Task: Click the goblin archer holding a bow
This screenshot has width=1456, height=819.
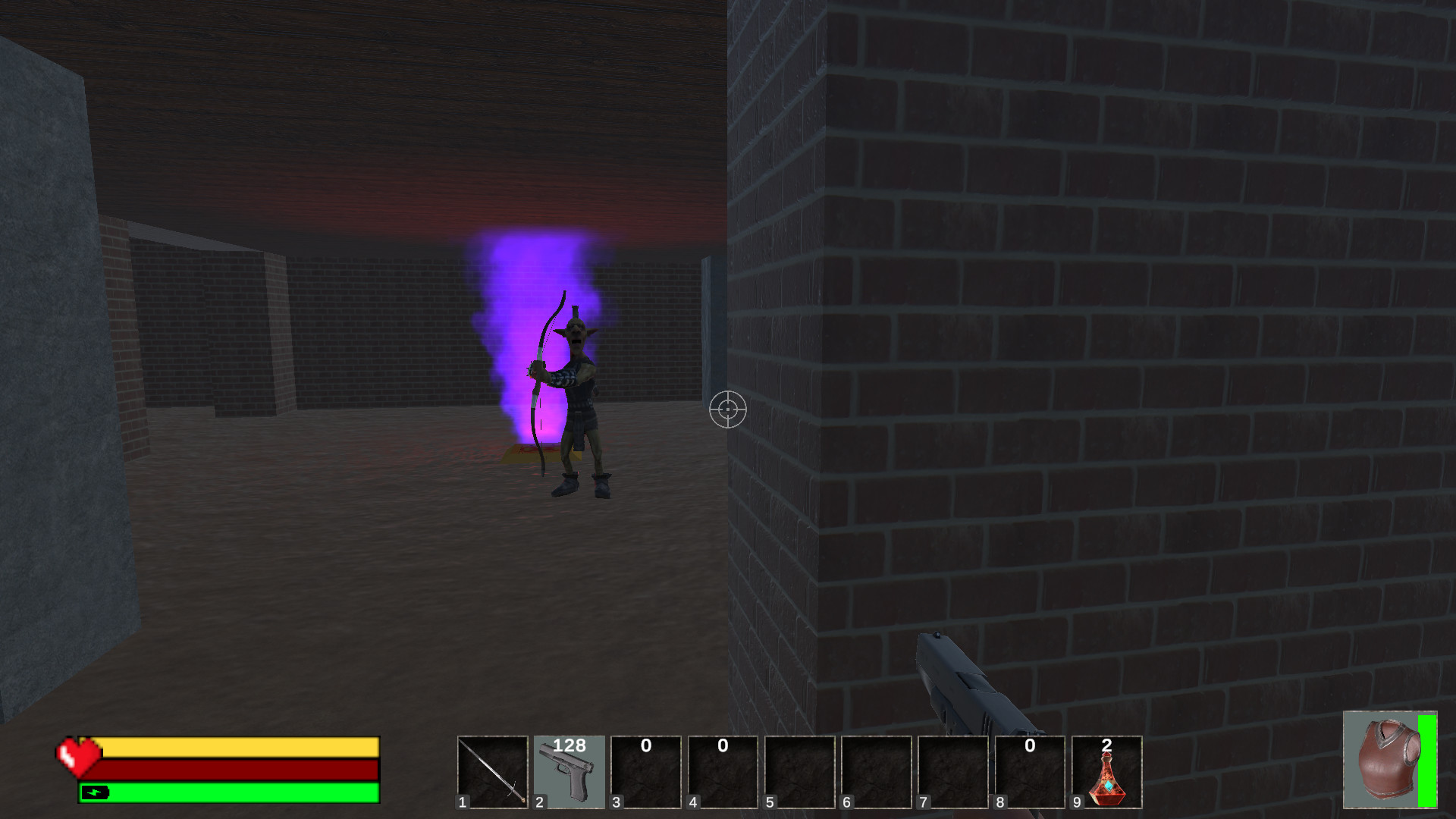Action: click(576, 394)
